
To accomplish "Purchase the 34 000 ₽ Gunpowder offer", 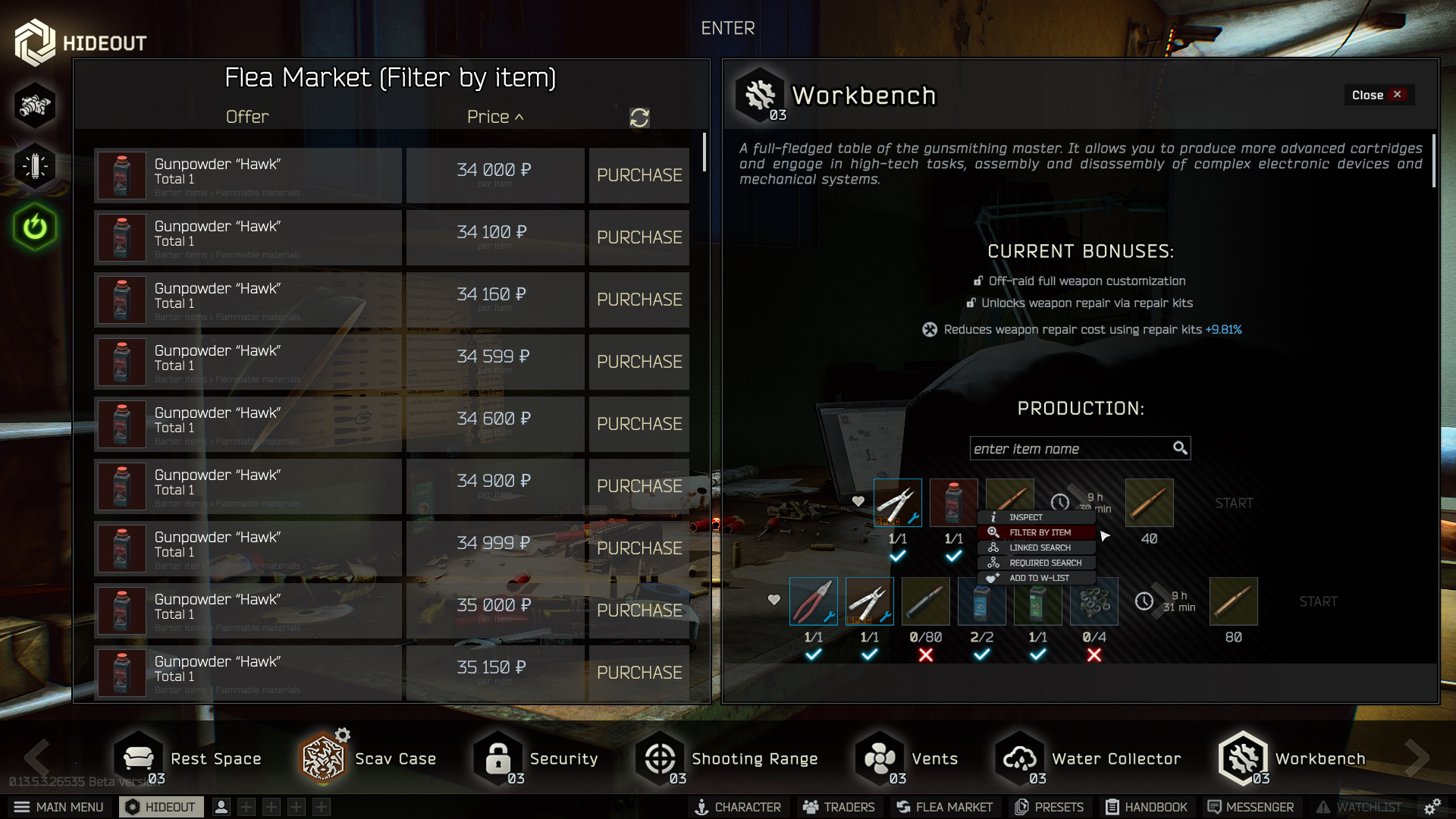I will point(639,175).
